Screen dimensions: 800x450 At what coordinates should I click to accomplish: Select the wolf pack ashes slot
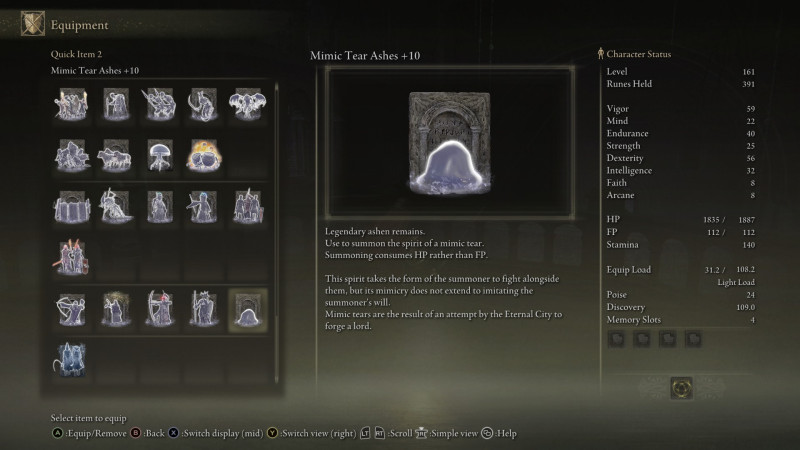115,155
